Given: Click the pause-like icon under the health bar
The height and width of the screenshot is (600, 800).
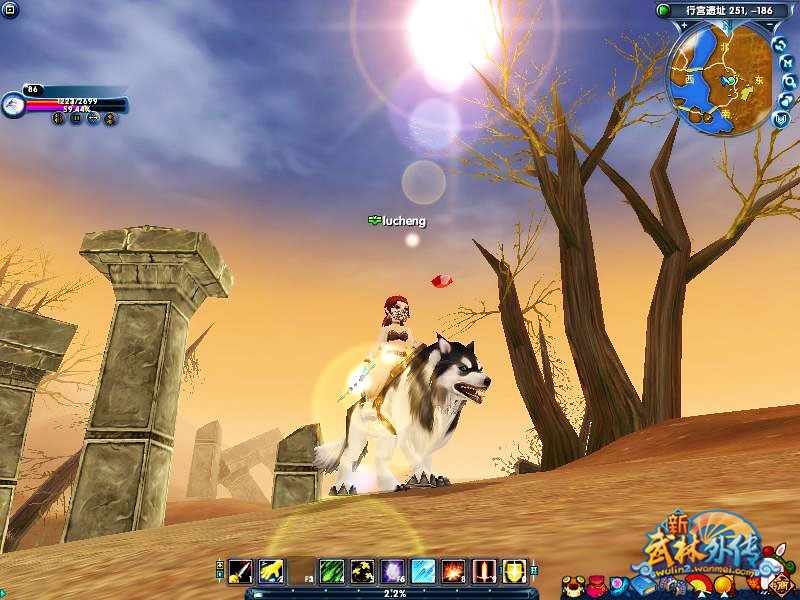Looking at the screenshot, I should (x=75, y=118).
